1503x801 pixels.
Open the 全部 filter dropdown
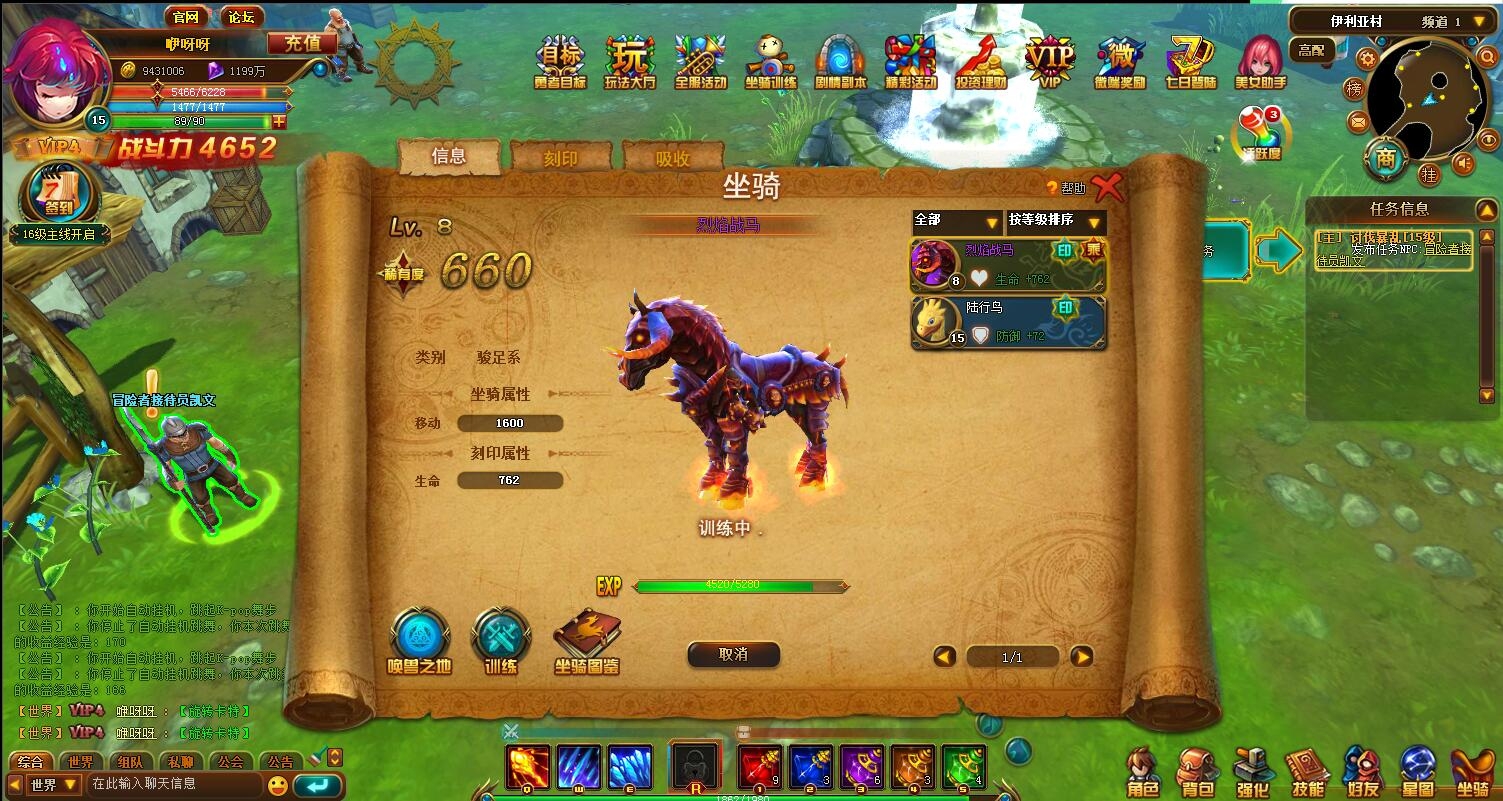coord(957,222)
